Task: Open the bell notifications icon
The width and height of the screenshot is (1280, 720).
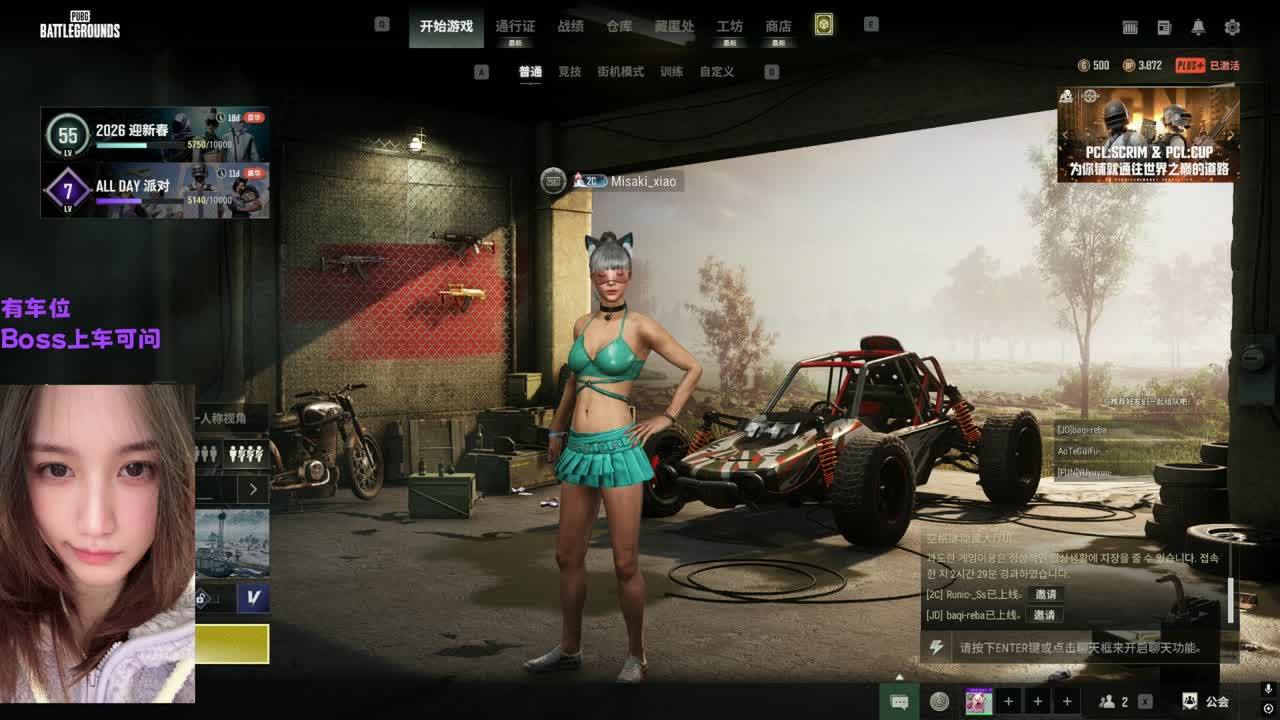Action: (1198, 28)
